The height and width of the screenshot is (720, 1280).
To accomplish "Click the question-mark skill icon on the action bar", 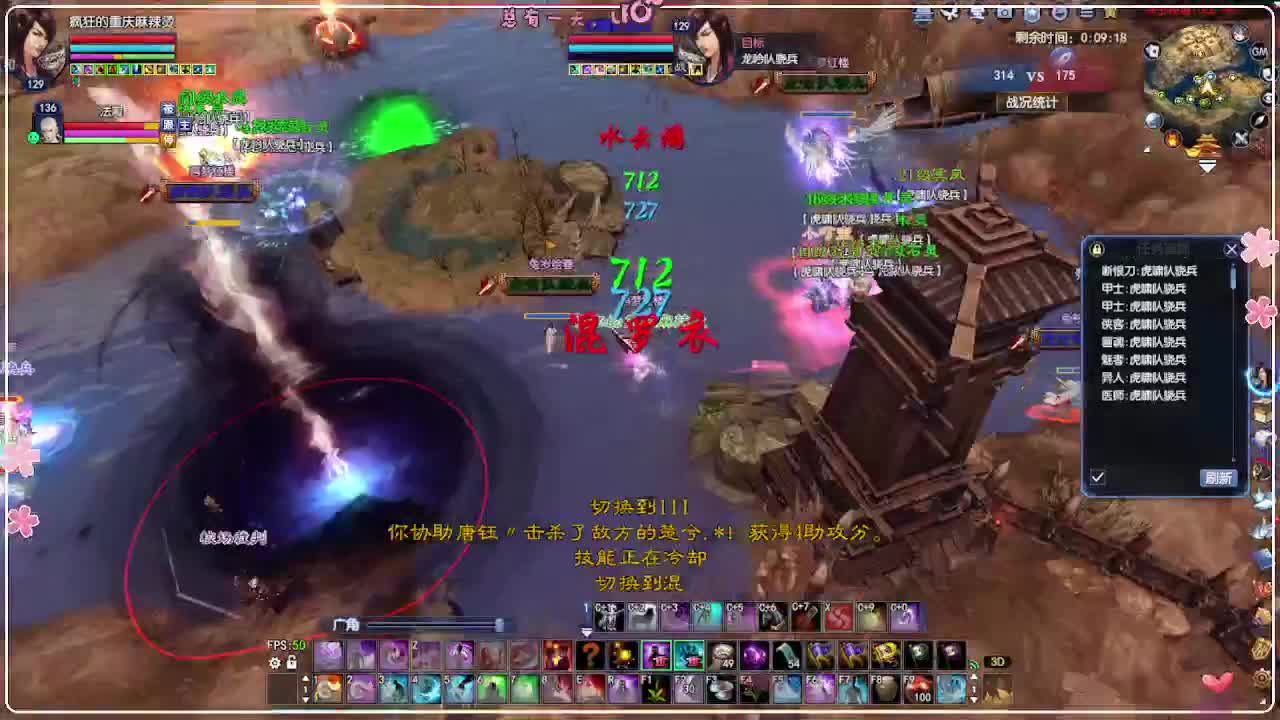I will point(590,655).
